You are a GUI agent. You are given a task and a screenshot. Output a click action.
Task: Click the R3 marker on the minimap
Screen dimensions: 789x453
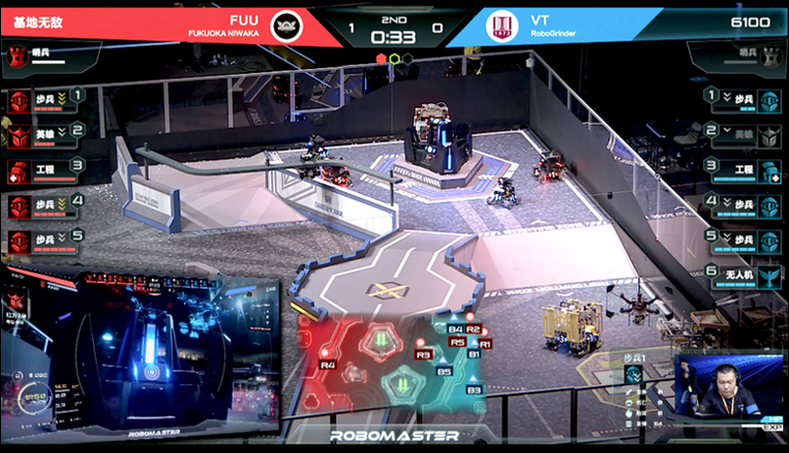(423, 354)
